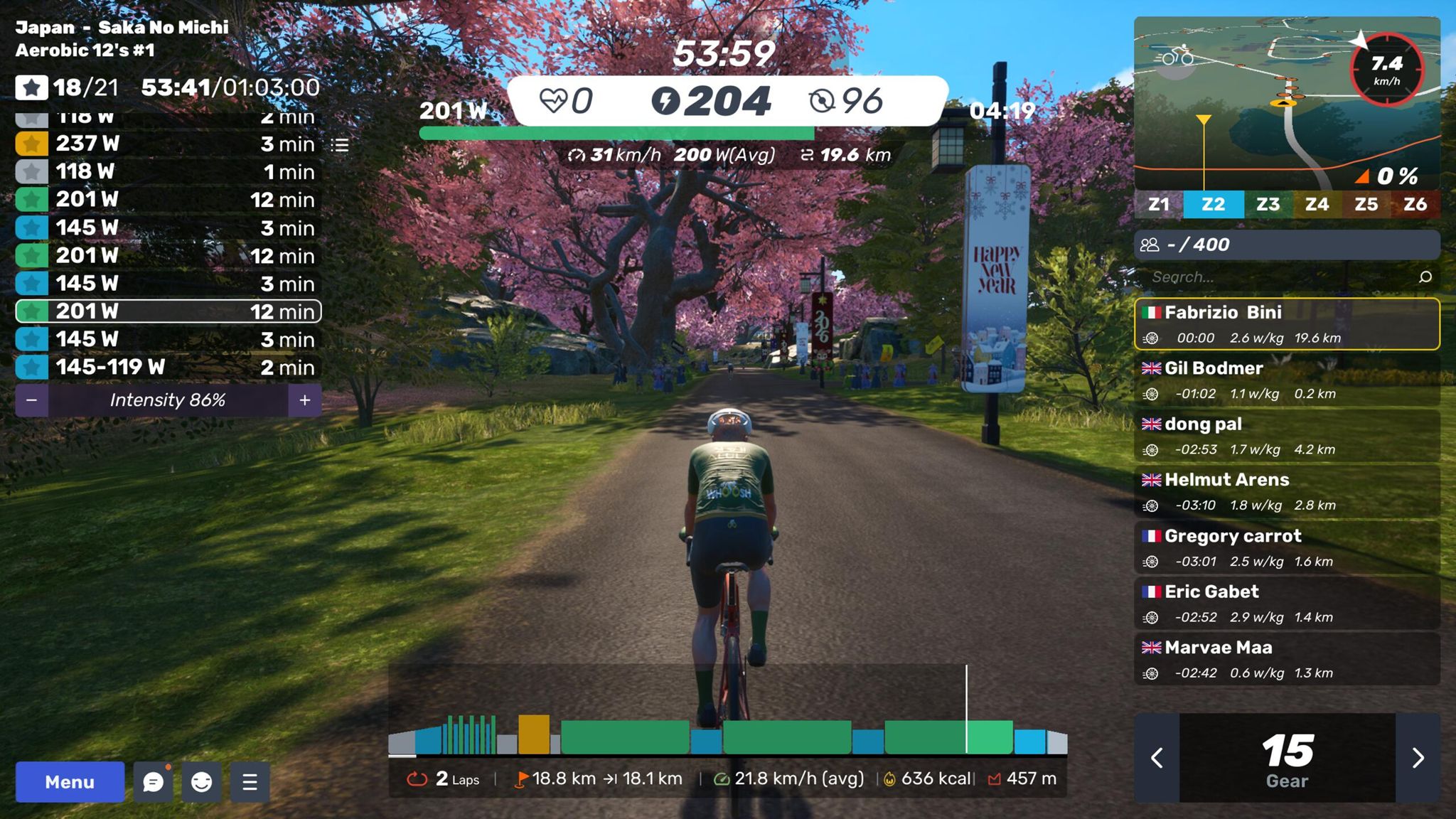Pick Eric Gabet from the rider list
1456x819 pixels.
[1287, 604]
